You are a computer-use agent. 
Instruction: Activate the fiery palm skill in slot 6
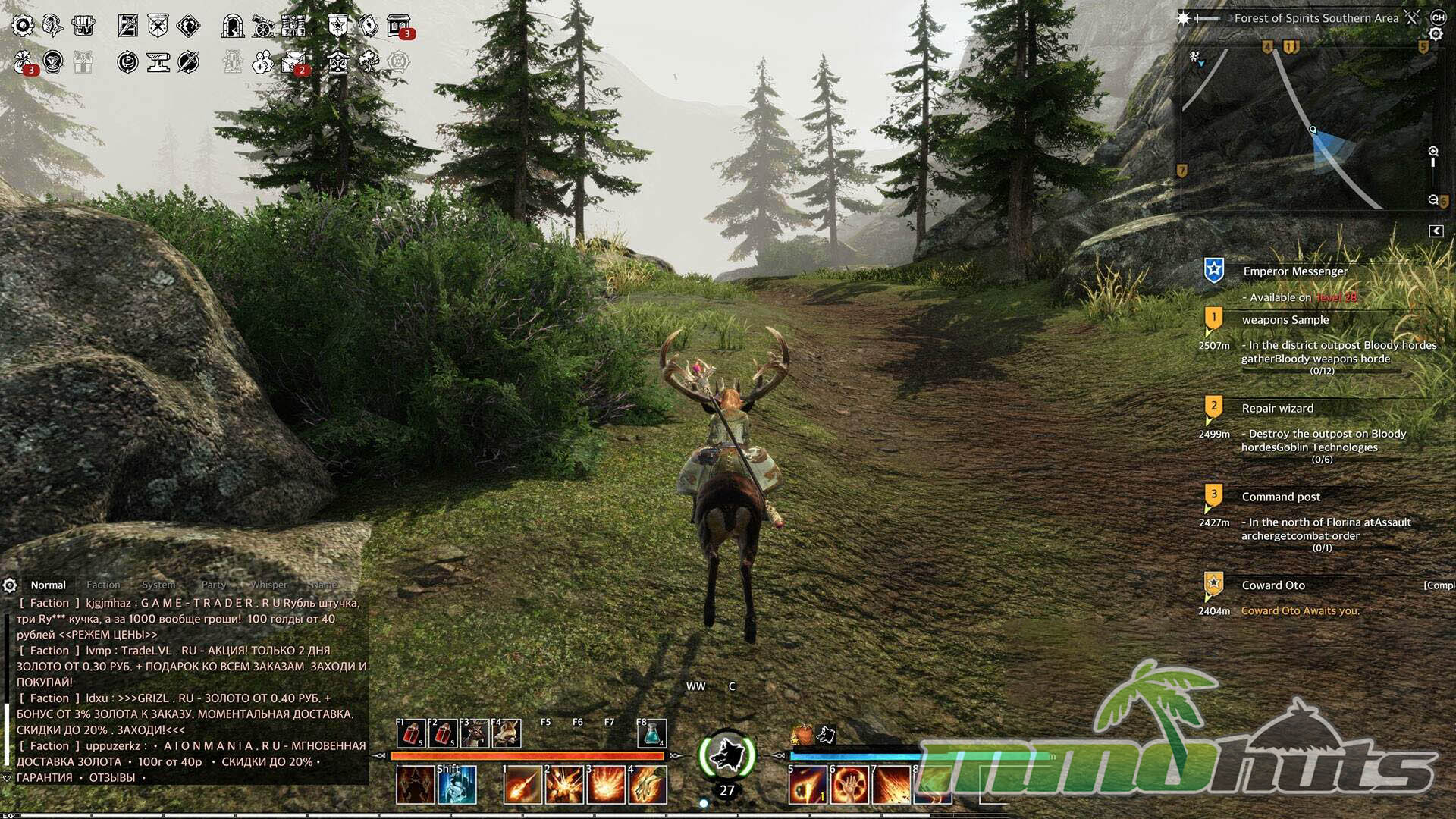click(849, 784)
